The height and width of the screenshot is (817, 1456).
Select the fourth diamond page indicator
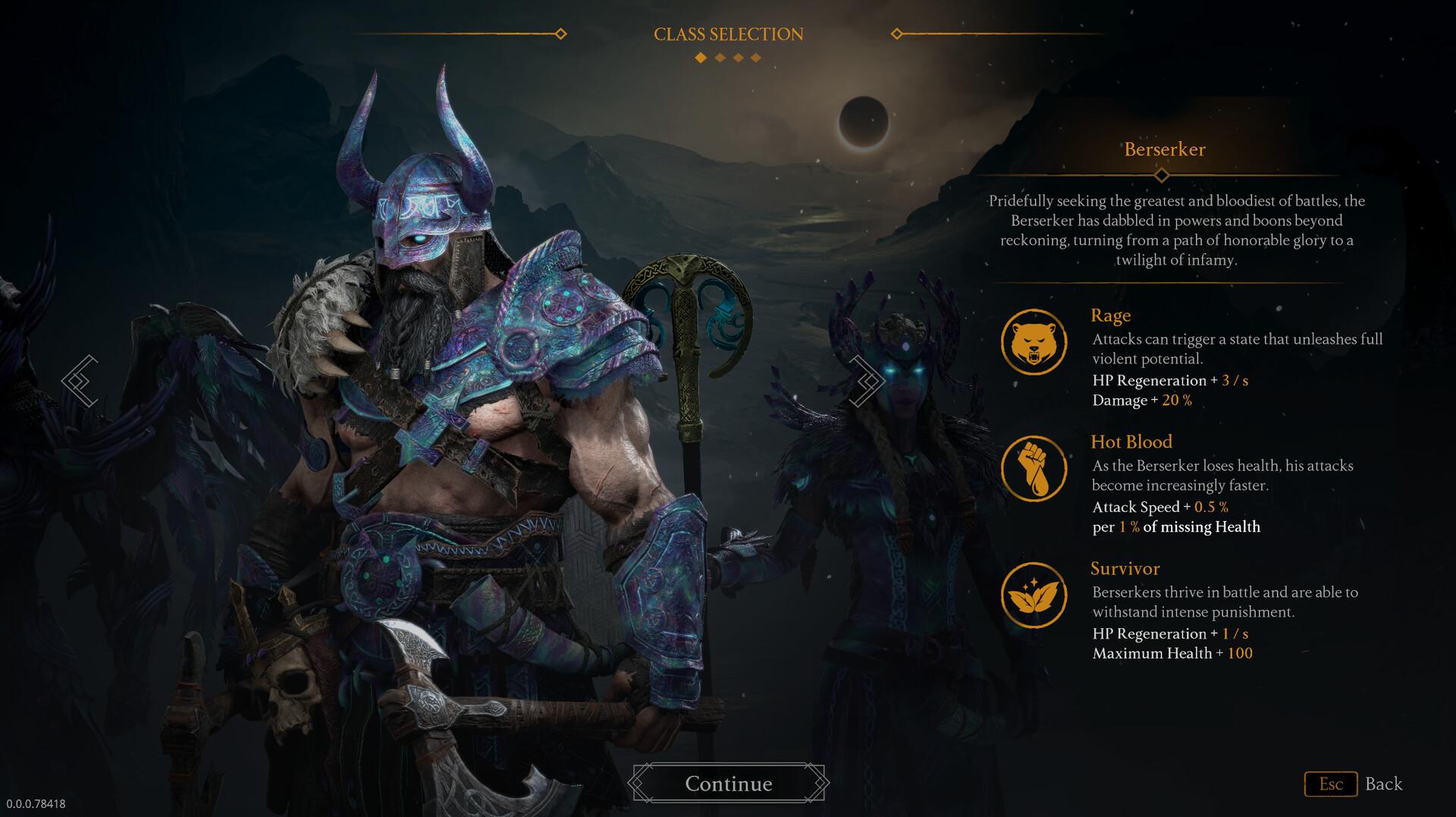coord(755,57)
